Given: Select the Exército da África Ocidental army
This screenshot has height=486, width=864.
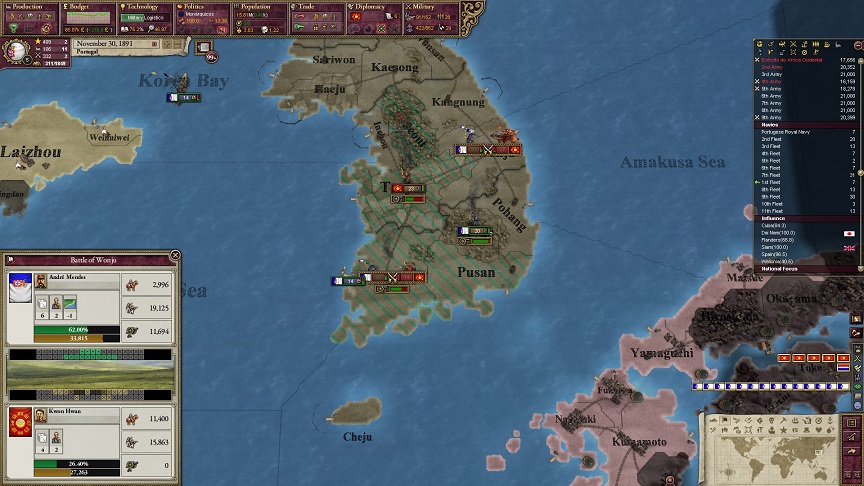Looking at the screenshot, I should 793,60.
